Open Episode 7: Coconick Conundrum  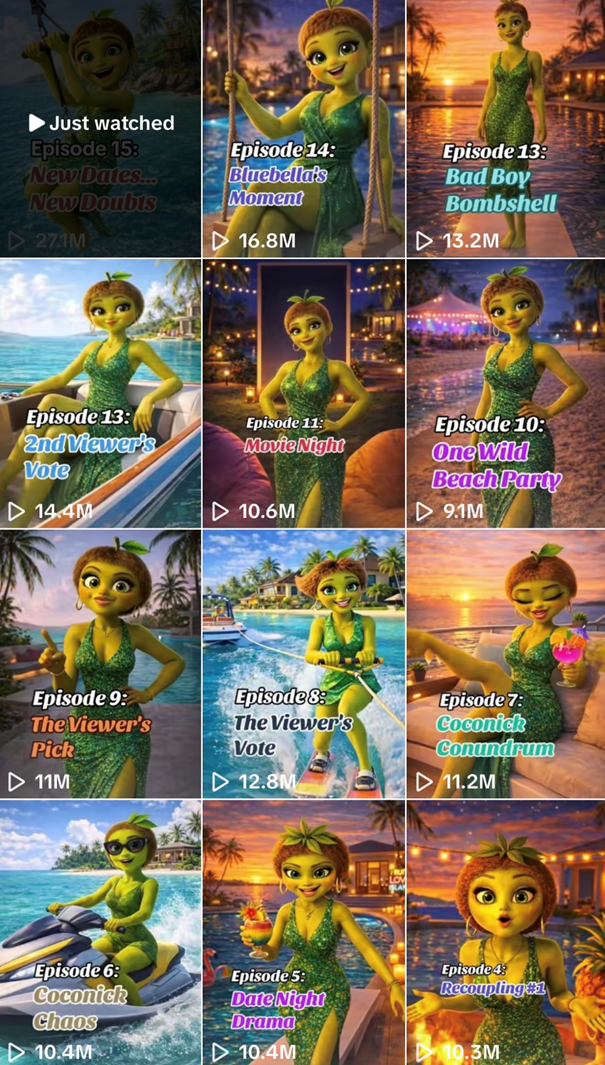coord(506,664)
